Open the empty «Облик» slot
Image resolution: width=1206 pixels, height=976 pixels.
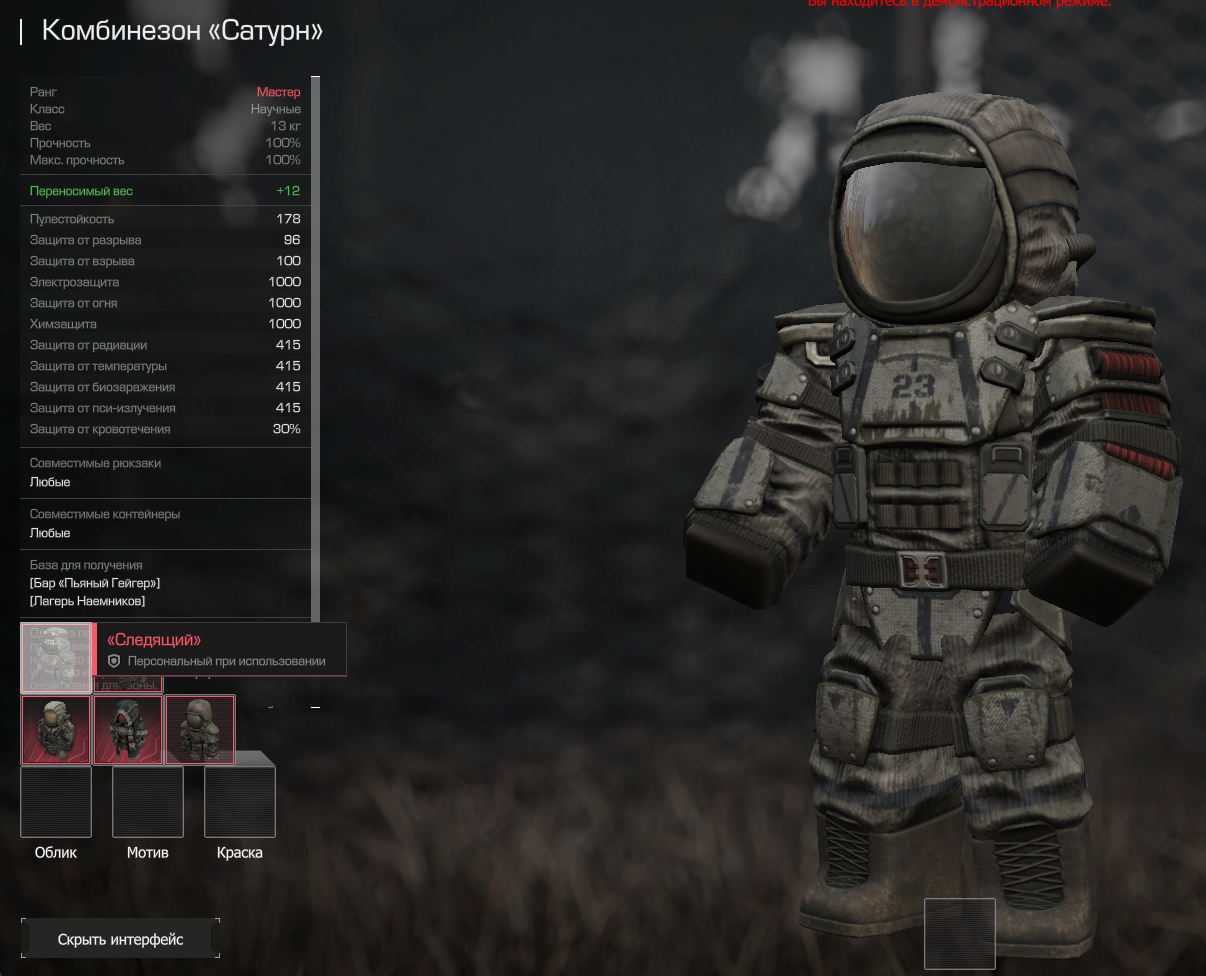[56, 802]
